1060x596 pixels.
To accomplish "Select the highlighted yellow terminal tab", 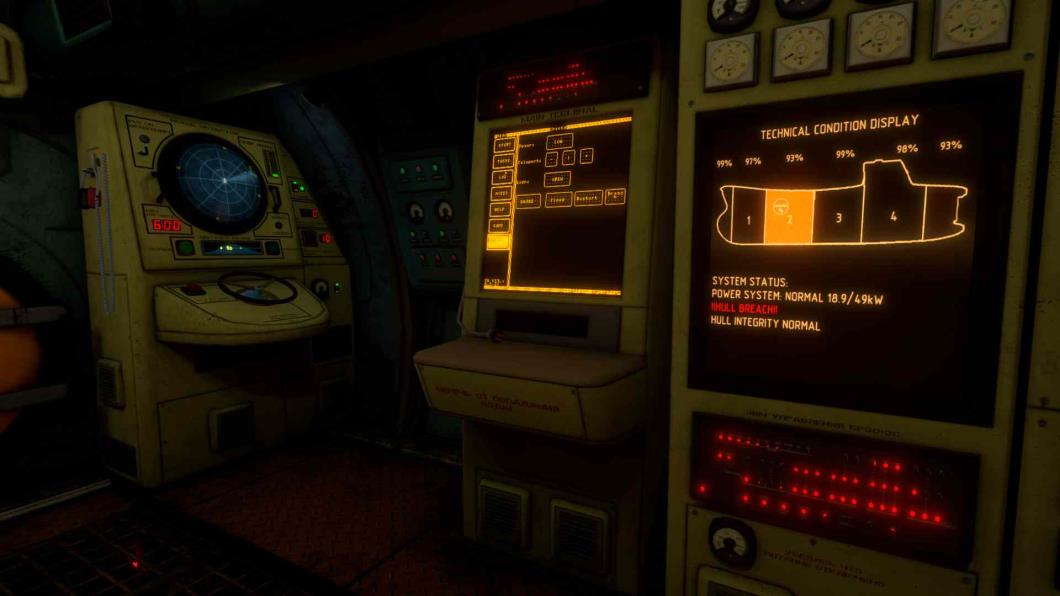I will (x=498, y=241).
